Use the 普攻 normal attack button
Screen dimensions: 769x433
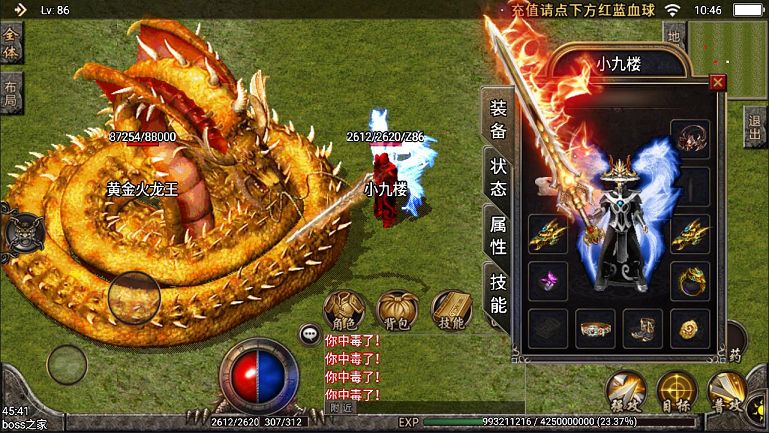[729, 392]
